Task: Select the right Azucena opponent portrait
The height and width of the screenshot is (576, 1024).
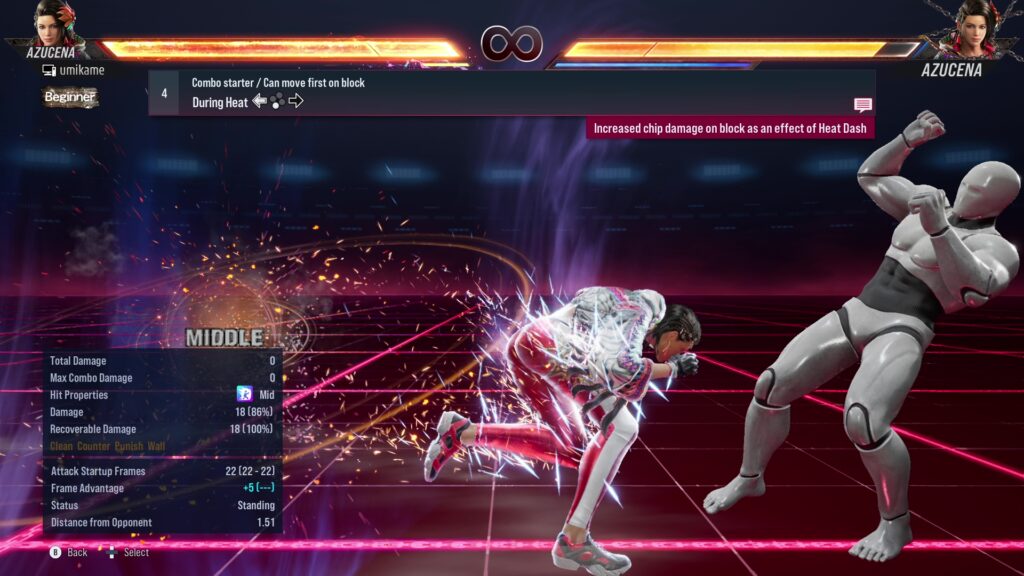Action: [x=976, y=28]
